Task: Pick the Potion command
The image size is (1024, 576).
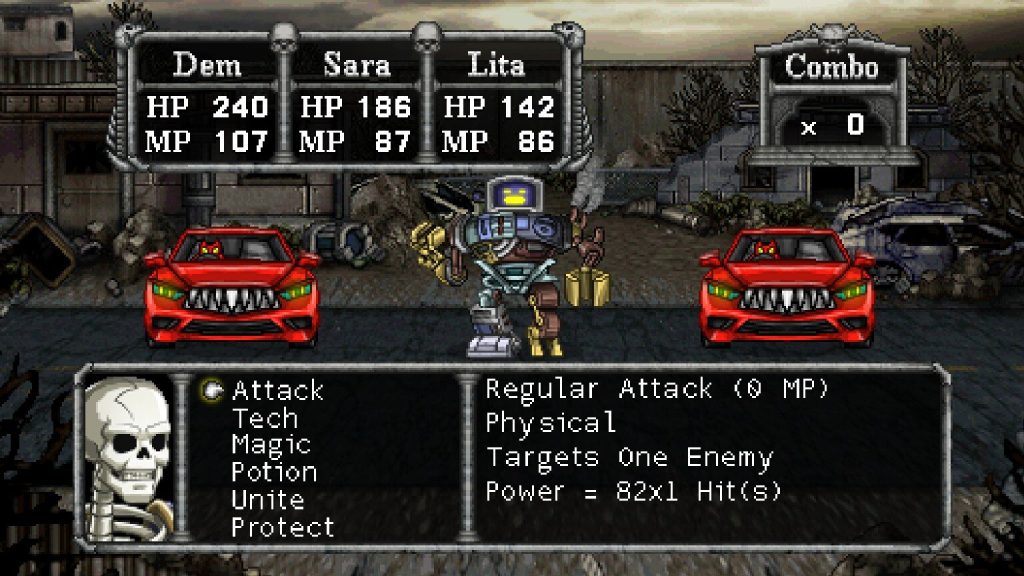Action: 274,472
